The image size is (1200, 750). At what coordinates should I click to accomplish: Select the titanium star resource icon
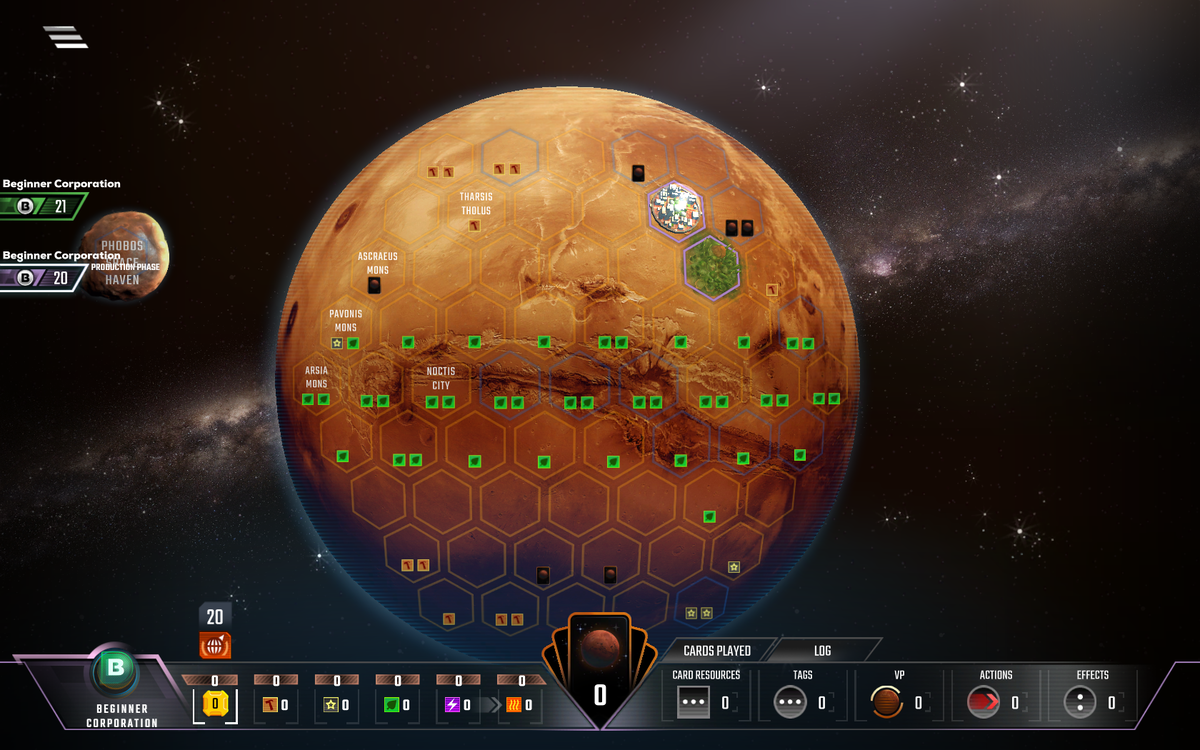click(331, 705)
